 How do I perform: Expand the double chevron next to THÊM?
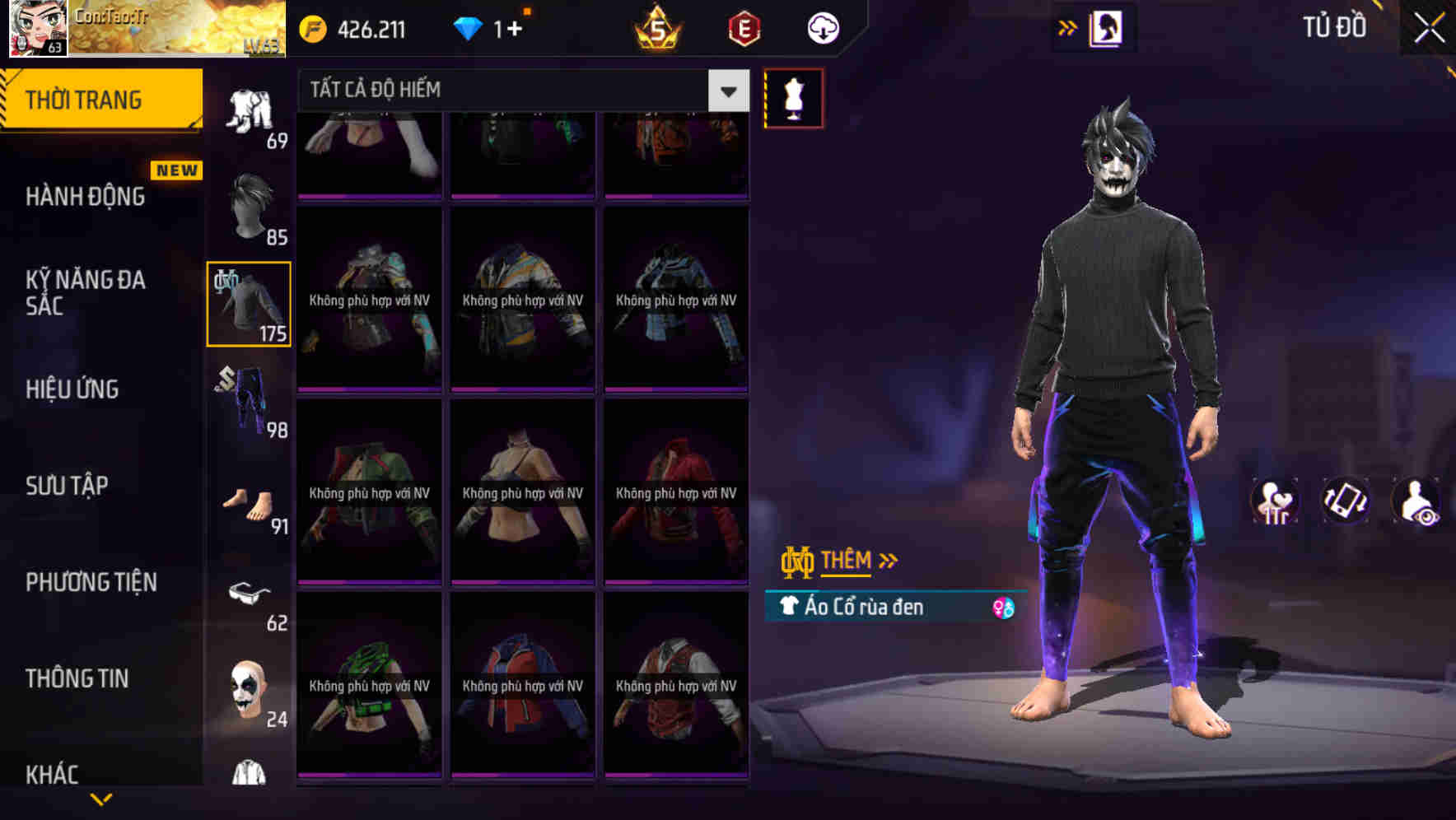(887, 561)
